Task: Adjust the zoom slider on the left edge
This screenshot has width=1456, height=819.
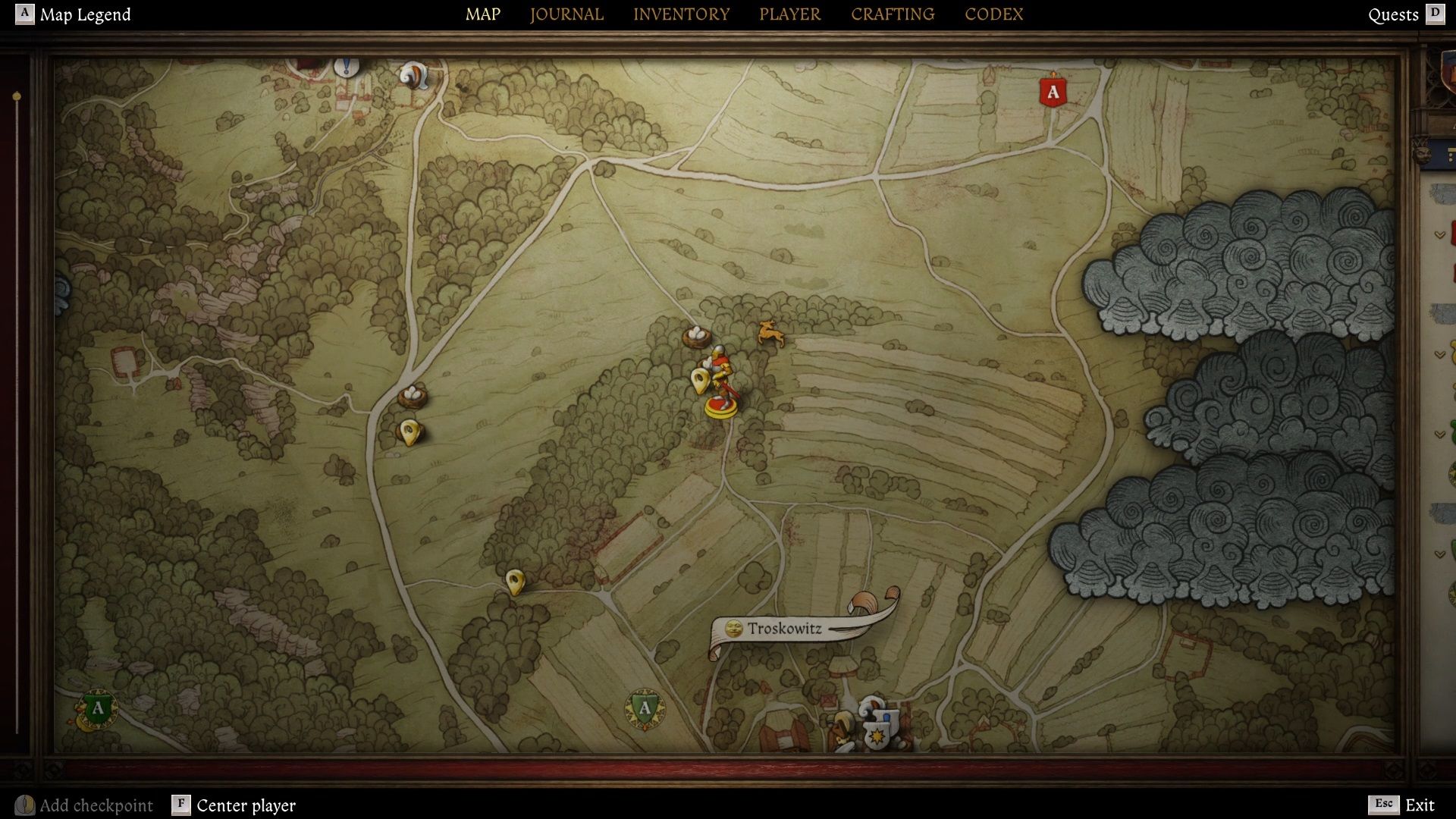Action: pos(15,96)
